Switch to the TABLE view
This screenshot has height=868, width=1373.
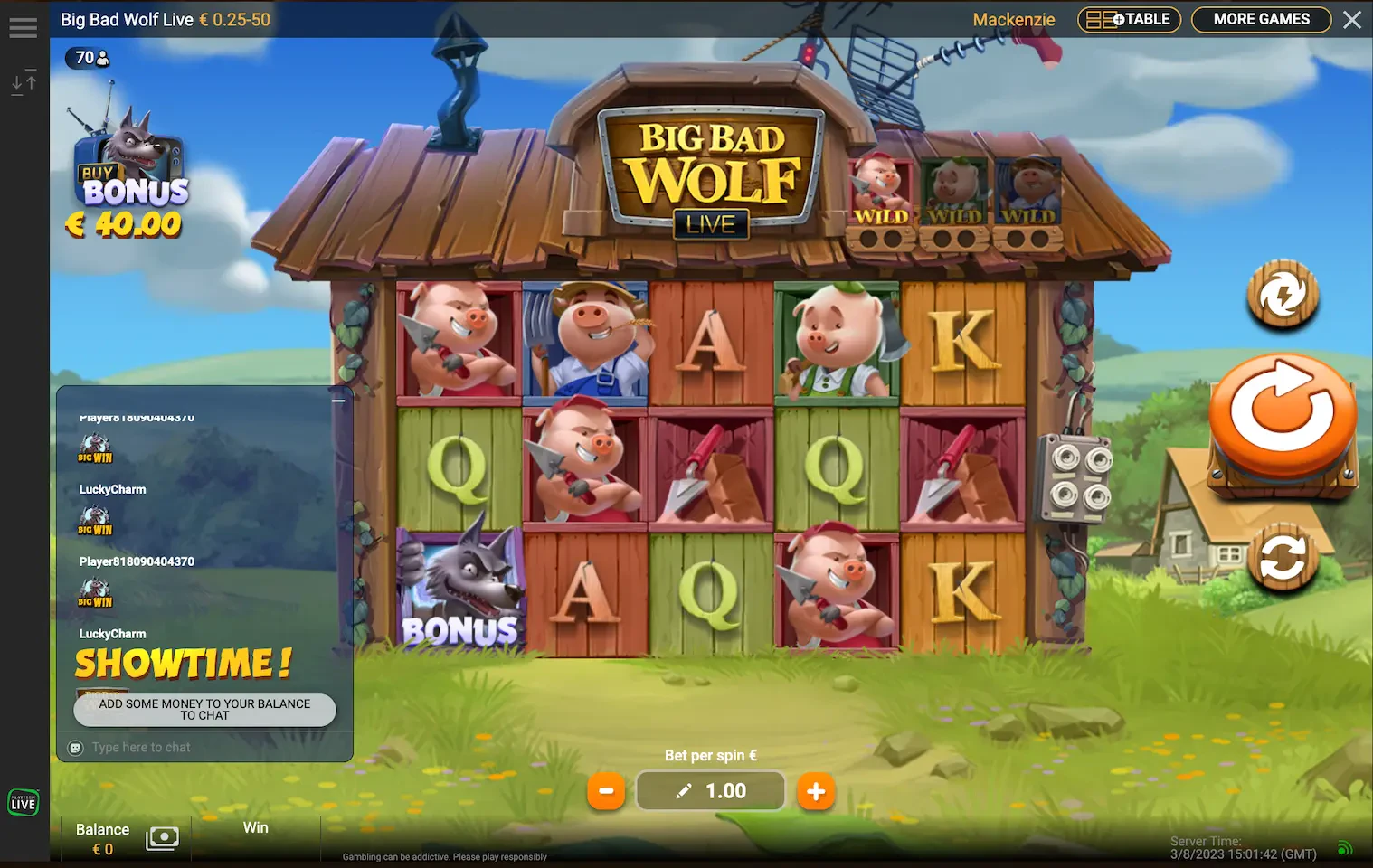[1129, 20]
